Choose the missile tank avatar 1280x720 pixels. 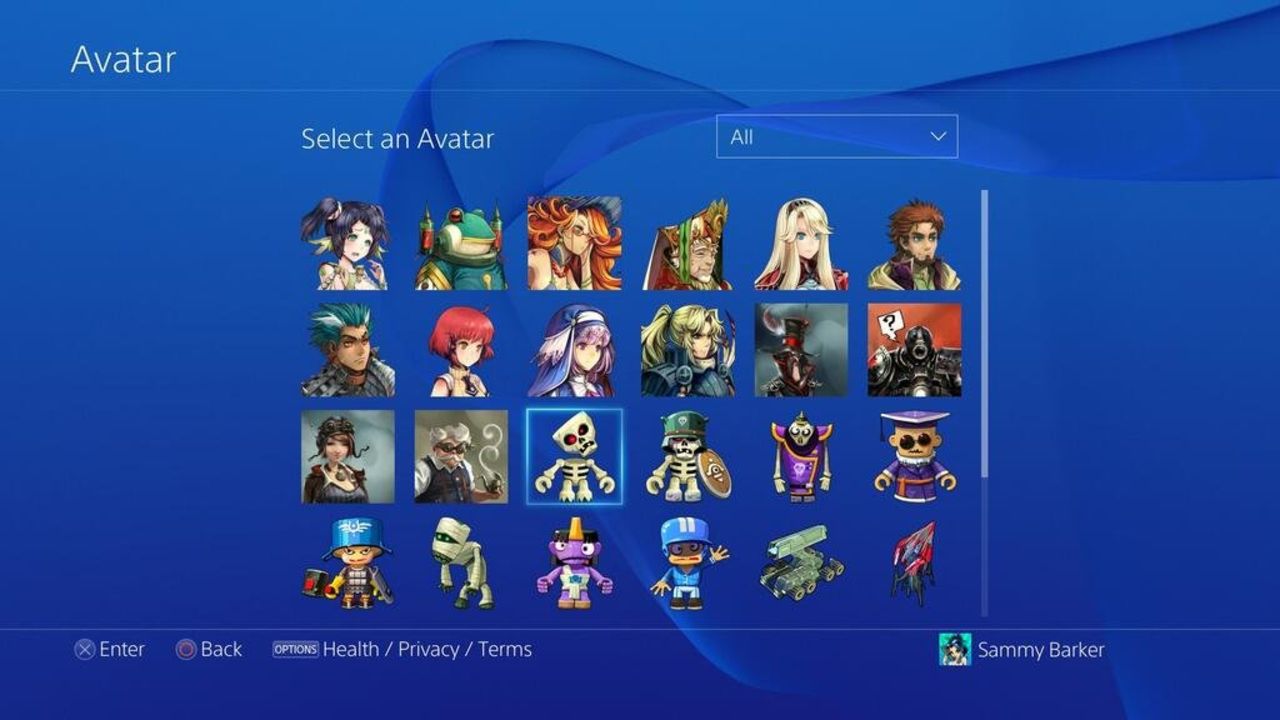point(801,566)
